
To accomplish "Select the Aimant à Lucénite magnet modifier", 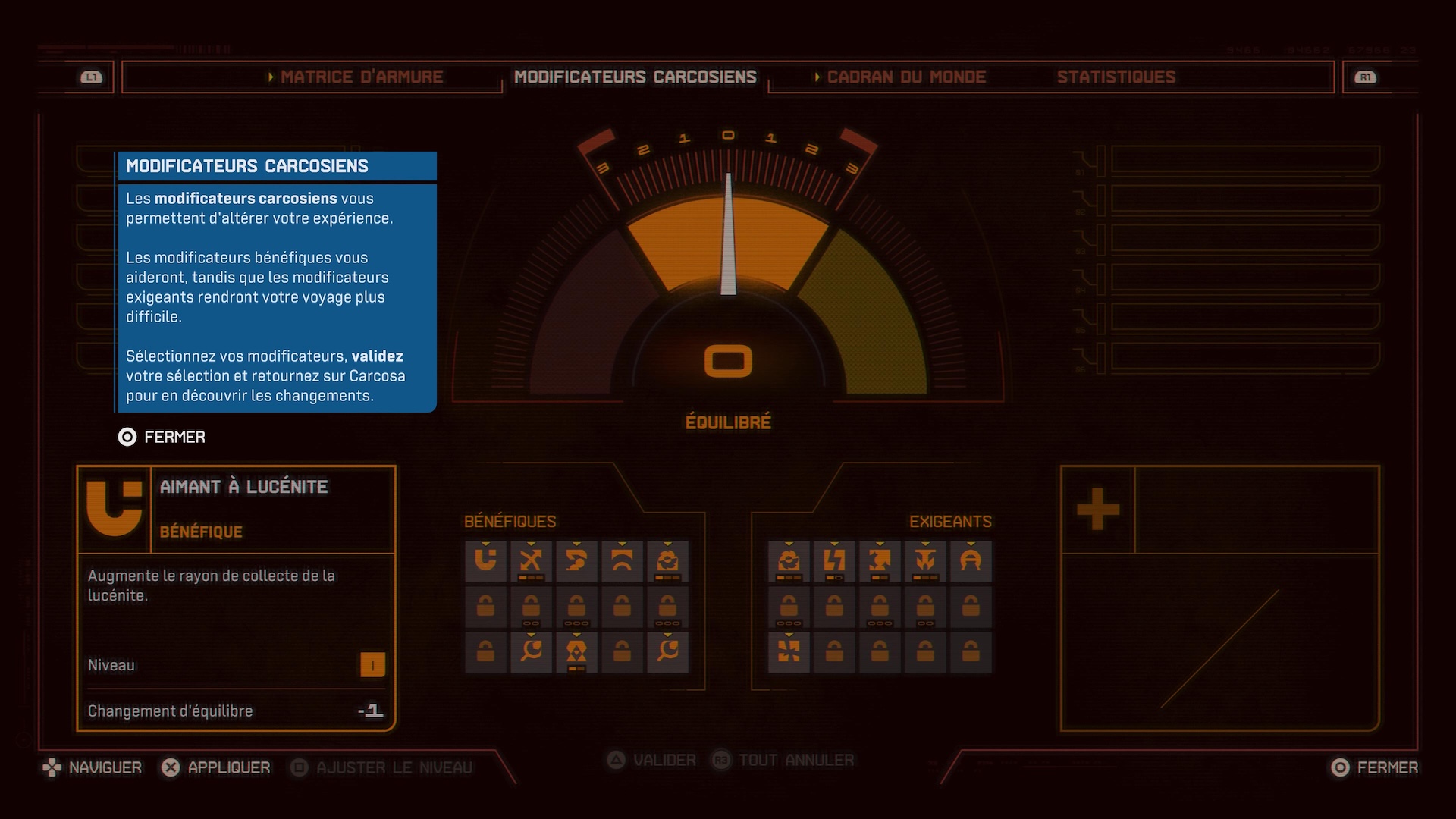I will pos(485,561).
